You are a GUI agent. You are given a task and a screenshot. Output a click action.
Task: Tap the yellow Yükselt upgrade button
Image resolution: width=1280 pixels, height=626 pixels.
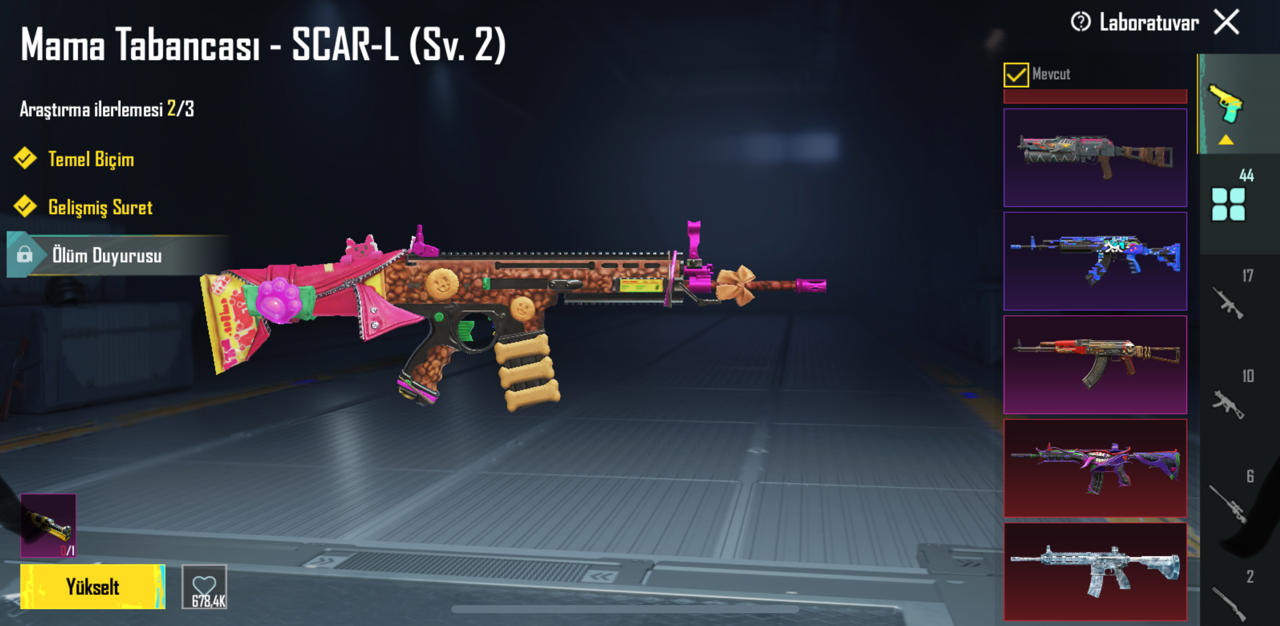92,587
